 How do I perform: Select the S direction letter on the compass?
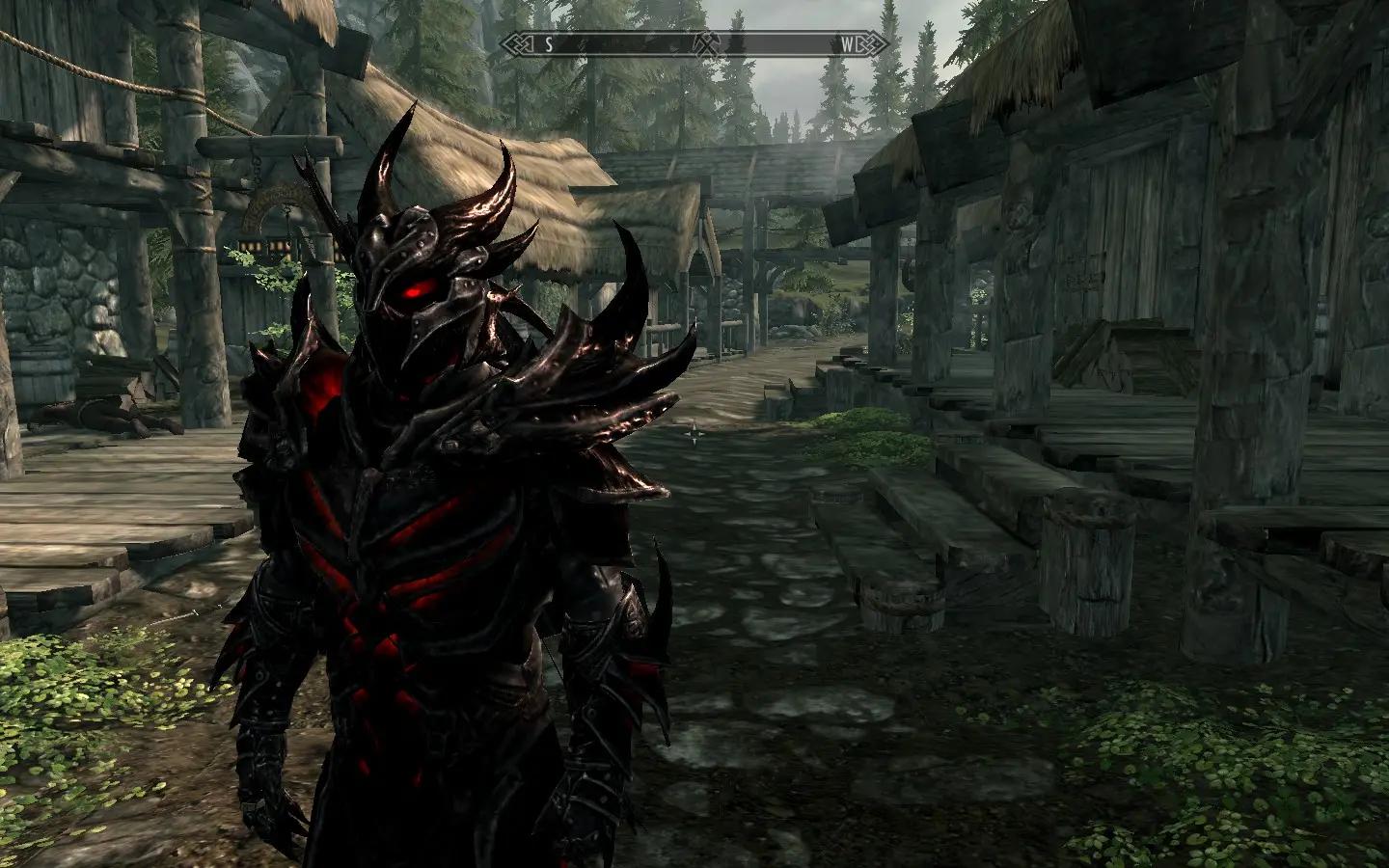(549, 43)
